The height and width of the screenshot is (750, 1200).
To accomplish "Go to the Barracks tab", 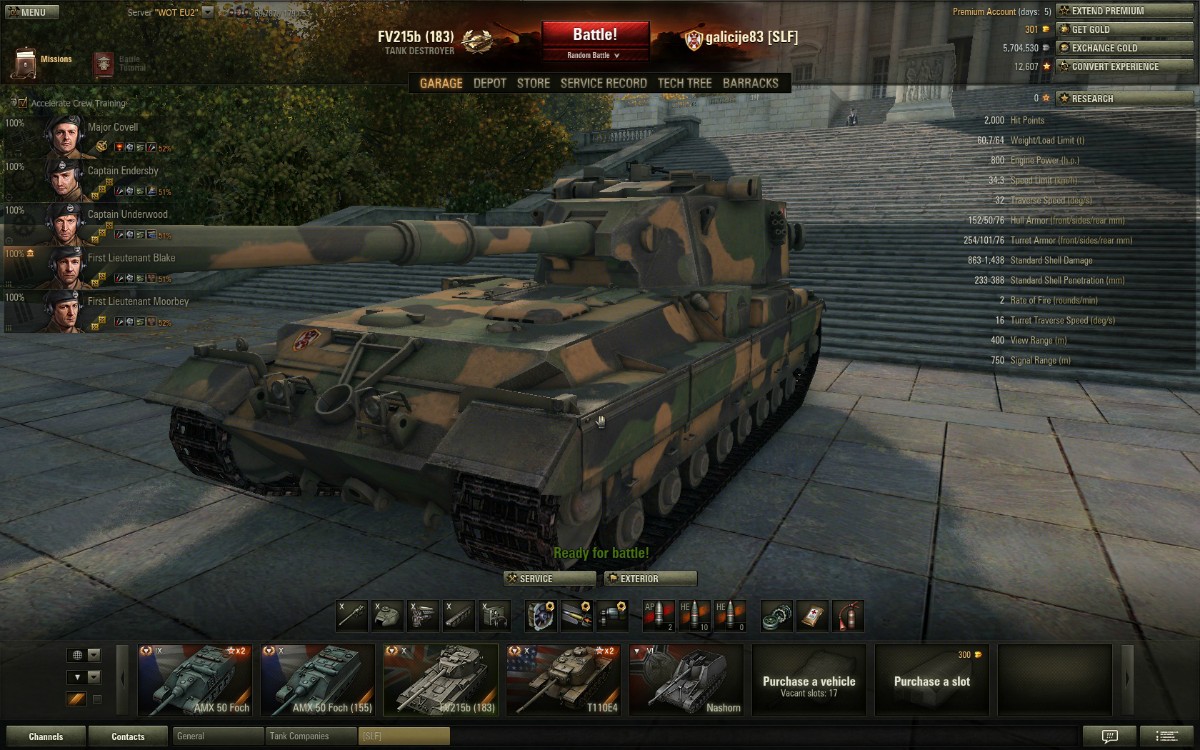I will tap(750, 83).
